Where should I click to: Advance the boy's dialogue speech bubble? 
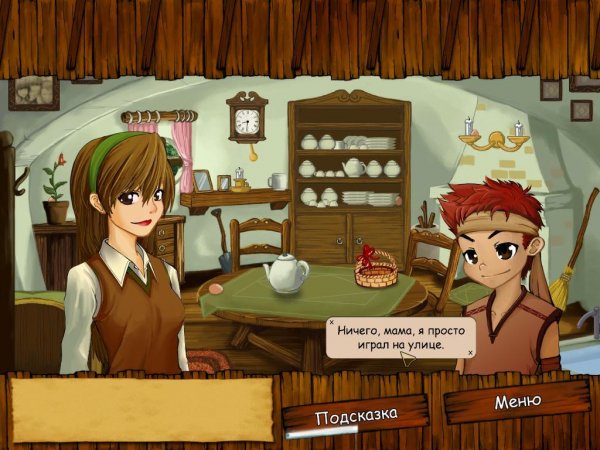coord(400,338)
